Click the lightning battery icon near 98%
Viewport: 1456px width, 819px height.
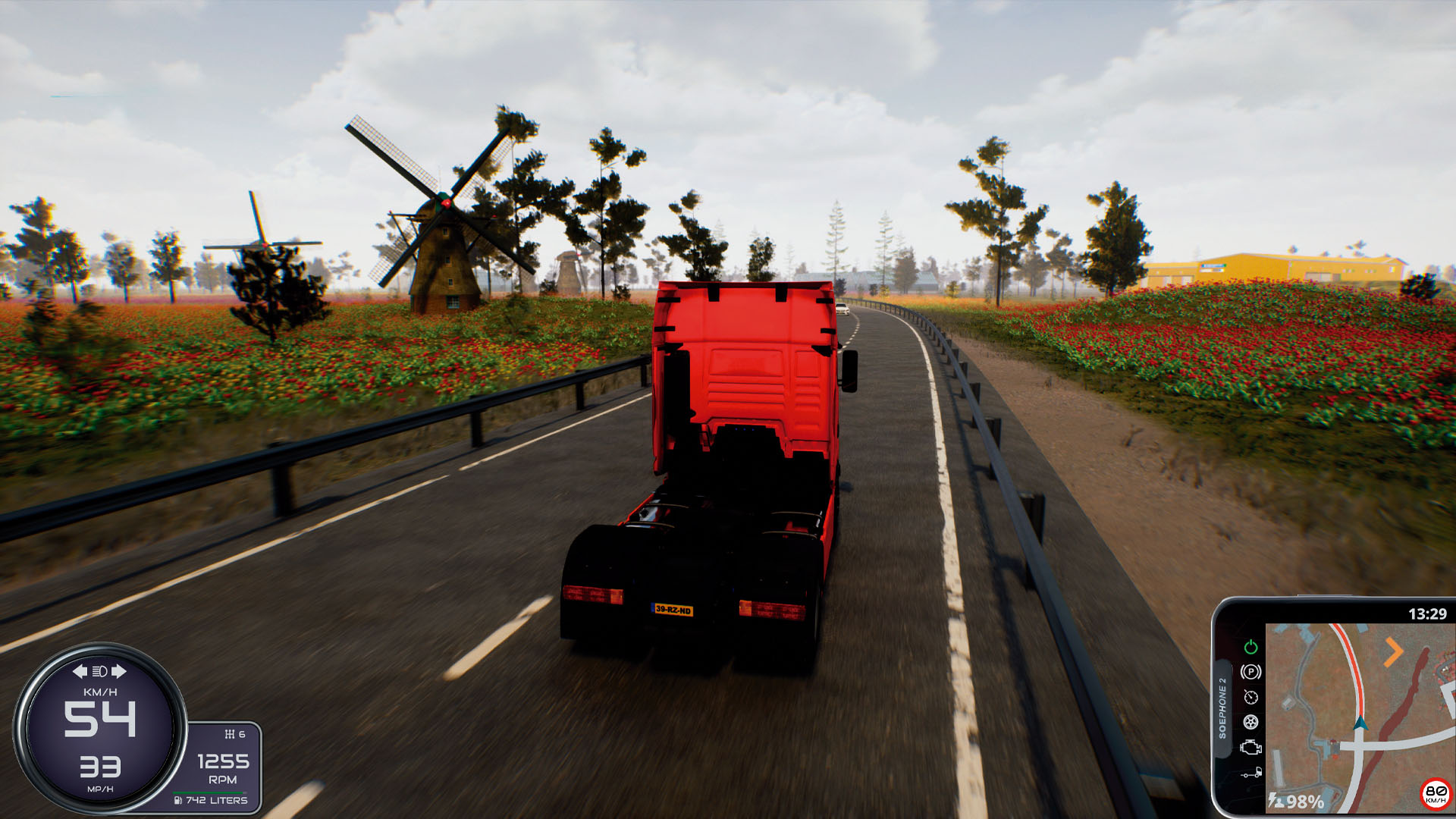[x=1272, y=799]
